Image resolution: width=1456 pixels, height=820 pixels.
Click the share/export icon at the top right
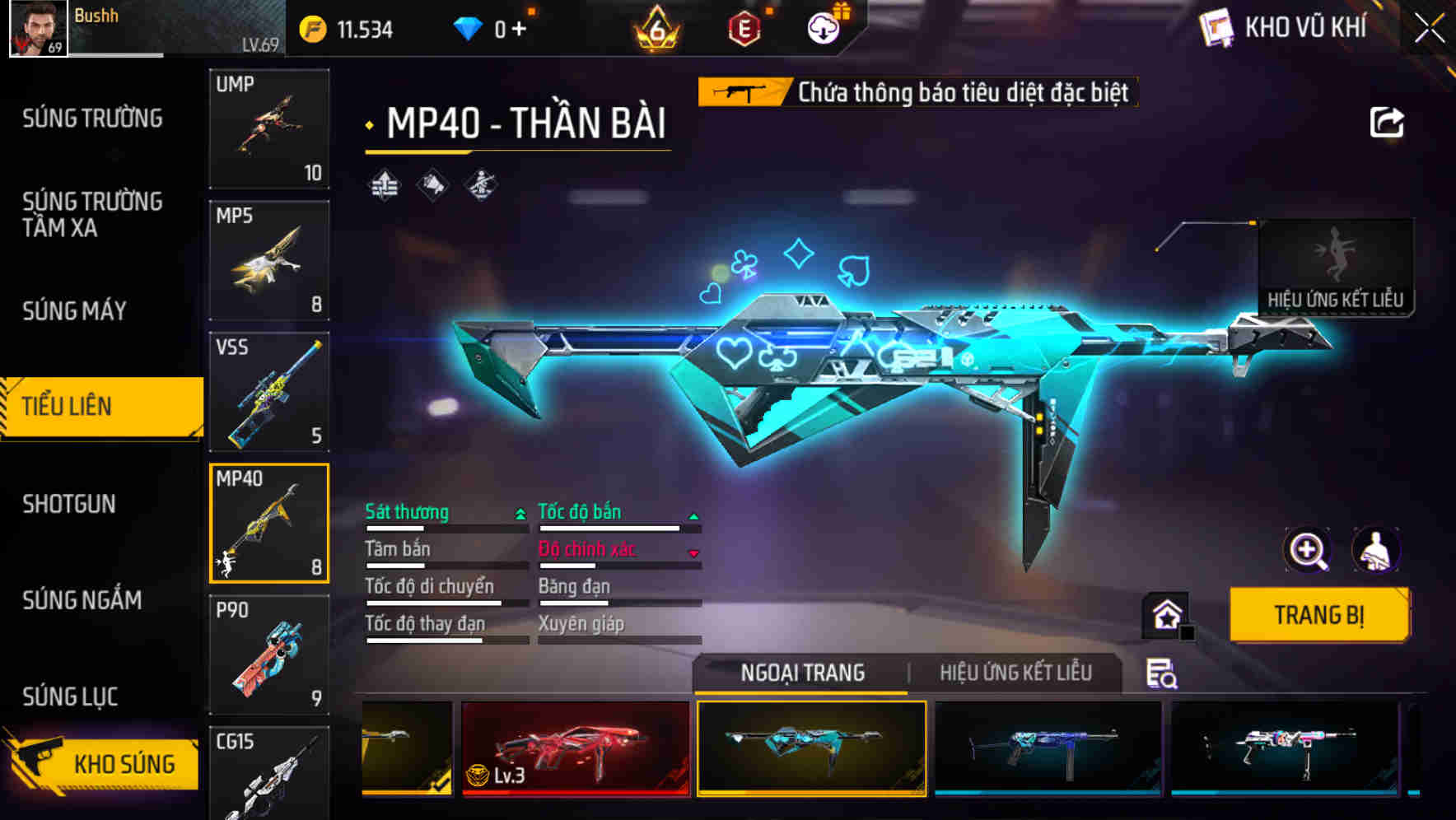1388,122
